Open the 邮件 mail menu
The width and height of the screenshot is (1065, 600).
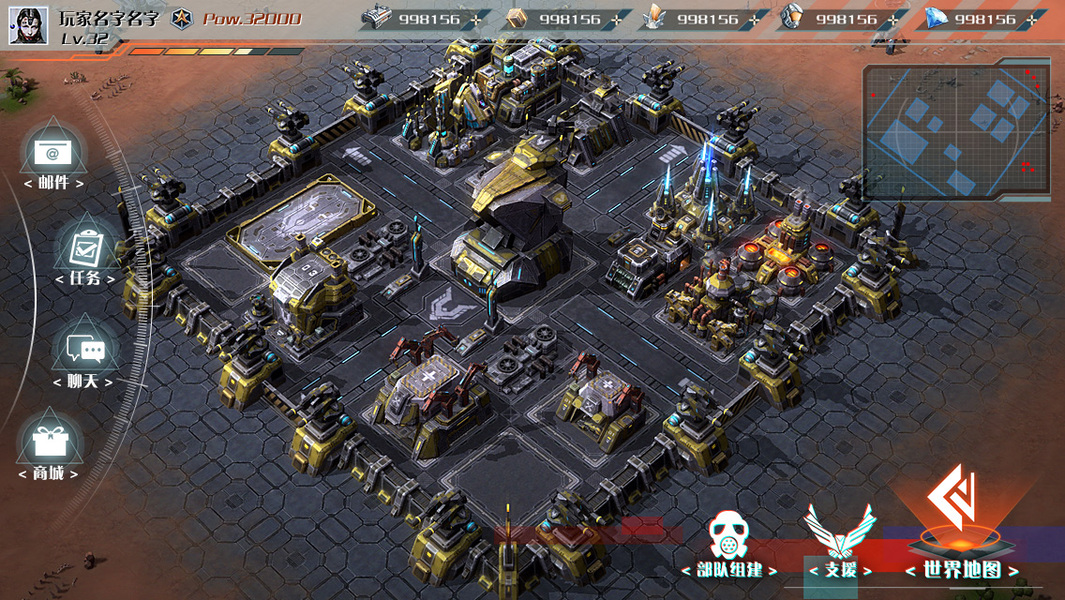pos(52,155)
